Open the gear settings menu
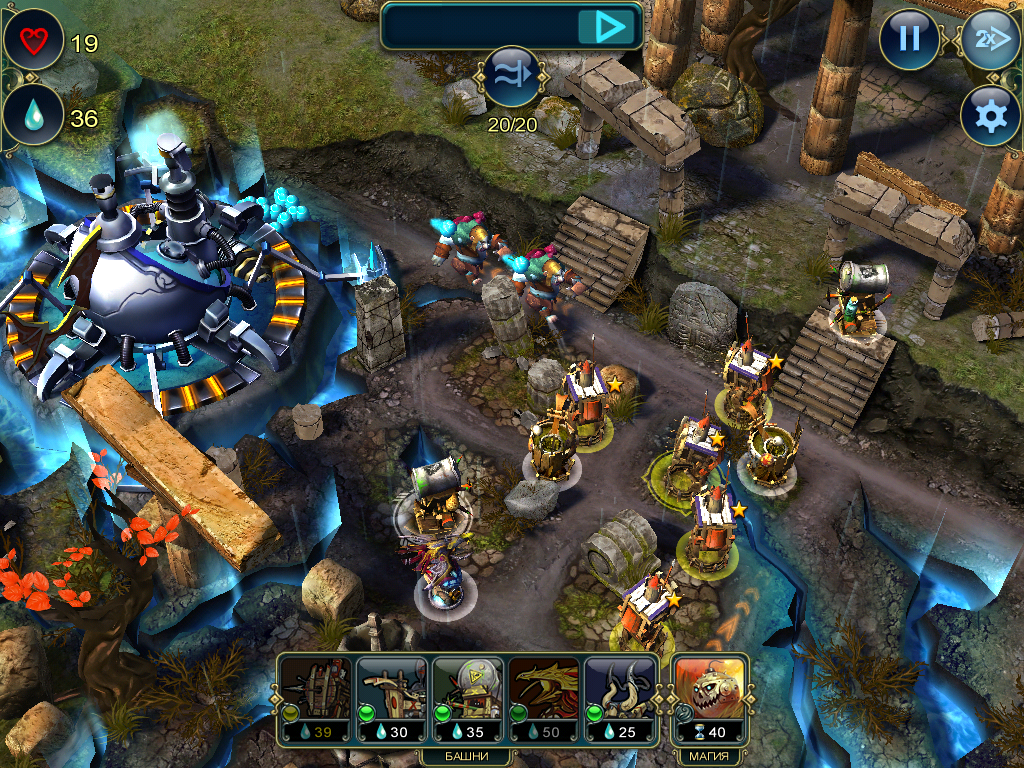The width and height of the screenshot is (1024, 768). [x=989, y=116]
